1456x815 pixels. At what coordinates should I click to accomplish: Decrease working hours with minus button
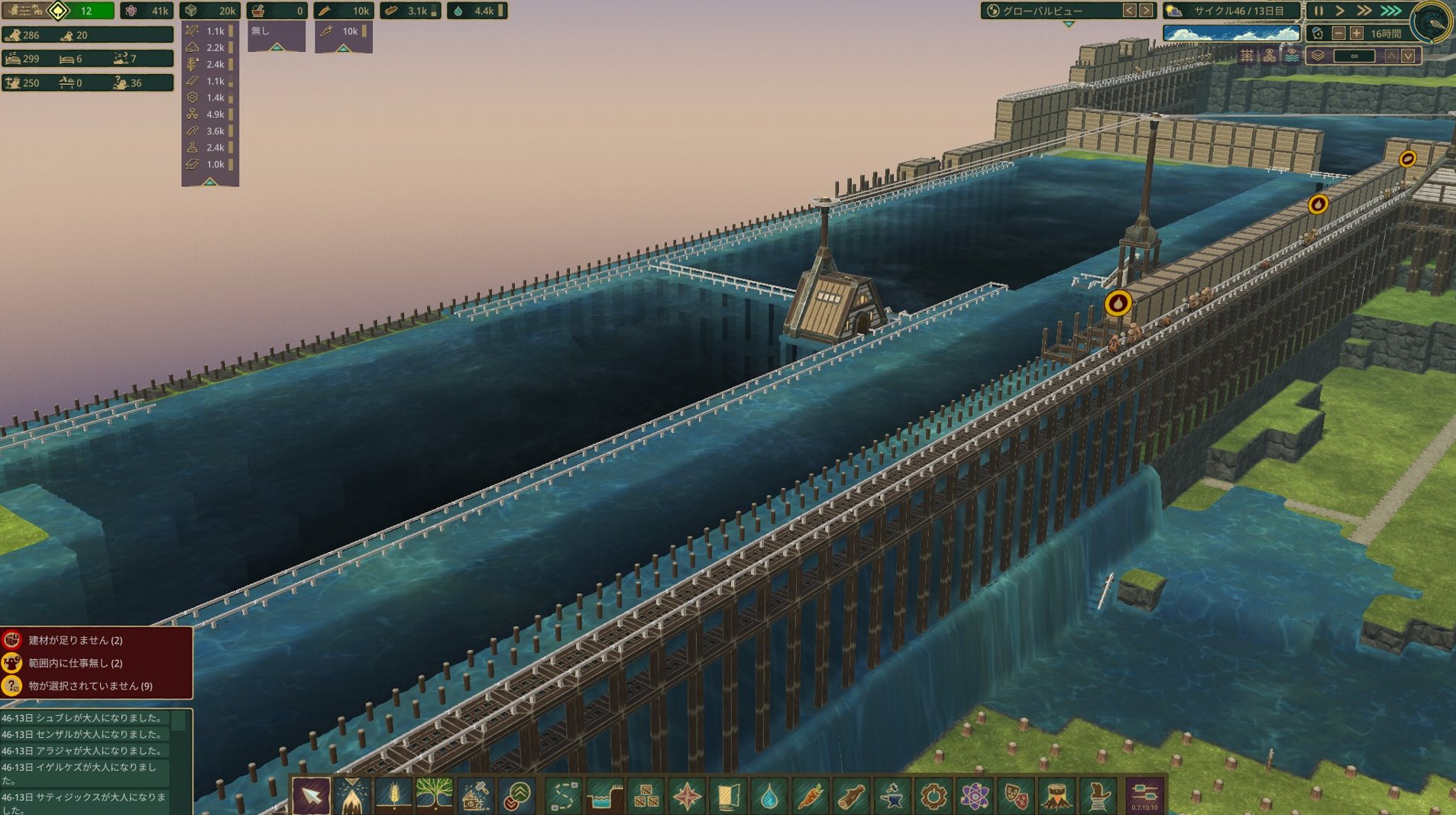point(1339,34)
